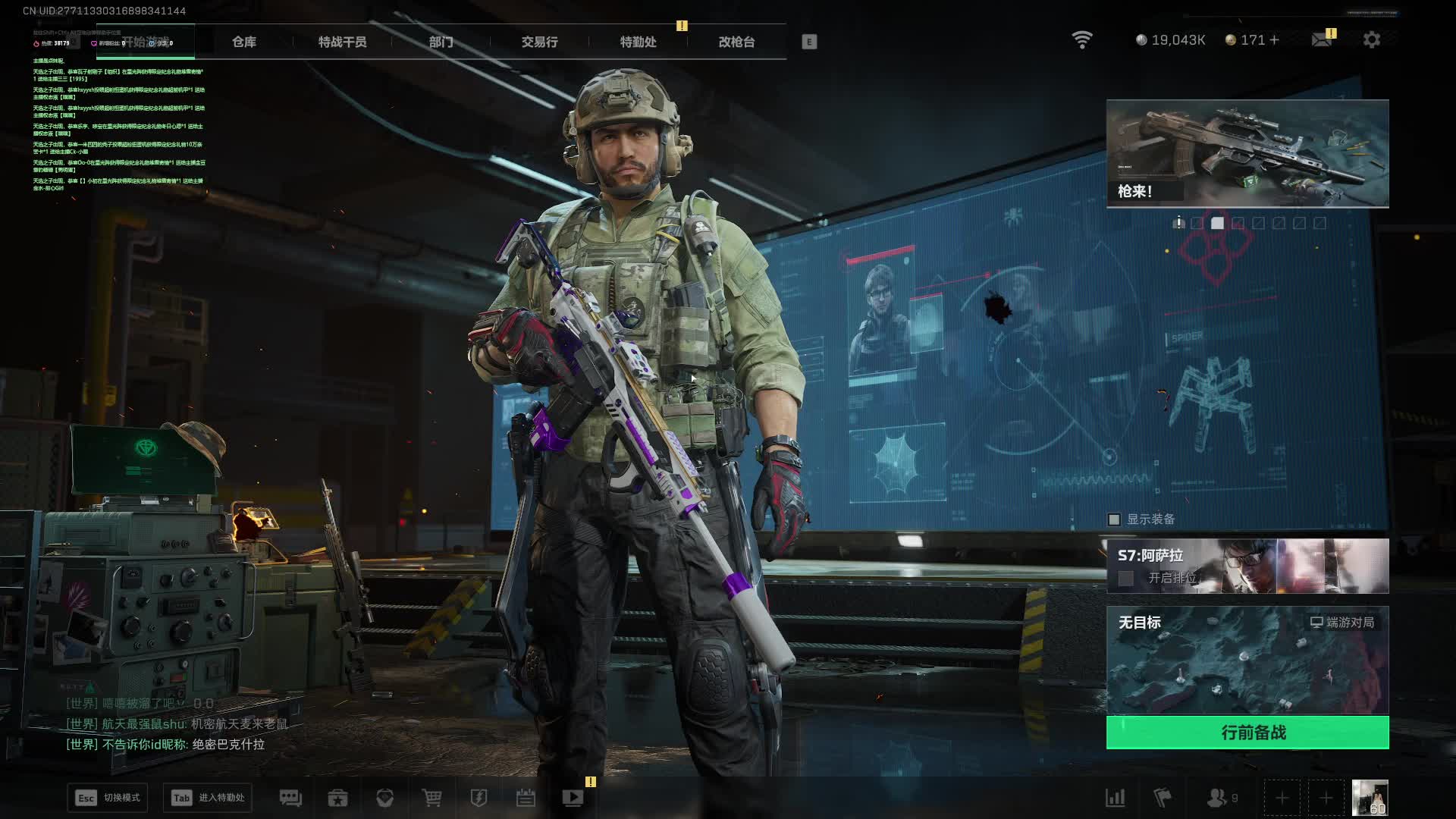
Task: Click the 切换模式 switch mode button
Action: 108,798
